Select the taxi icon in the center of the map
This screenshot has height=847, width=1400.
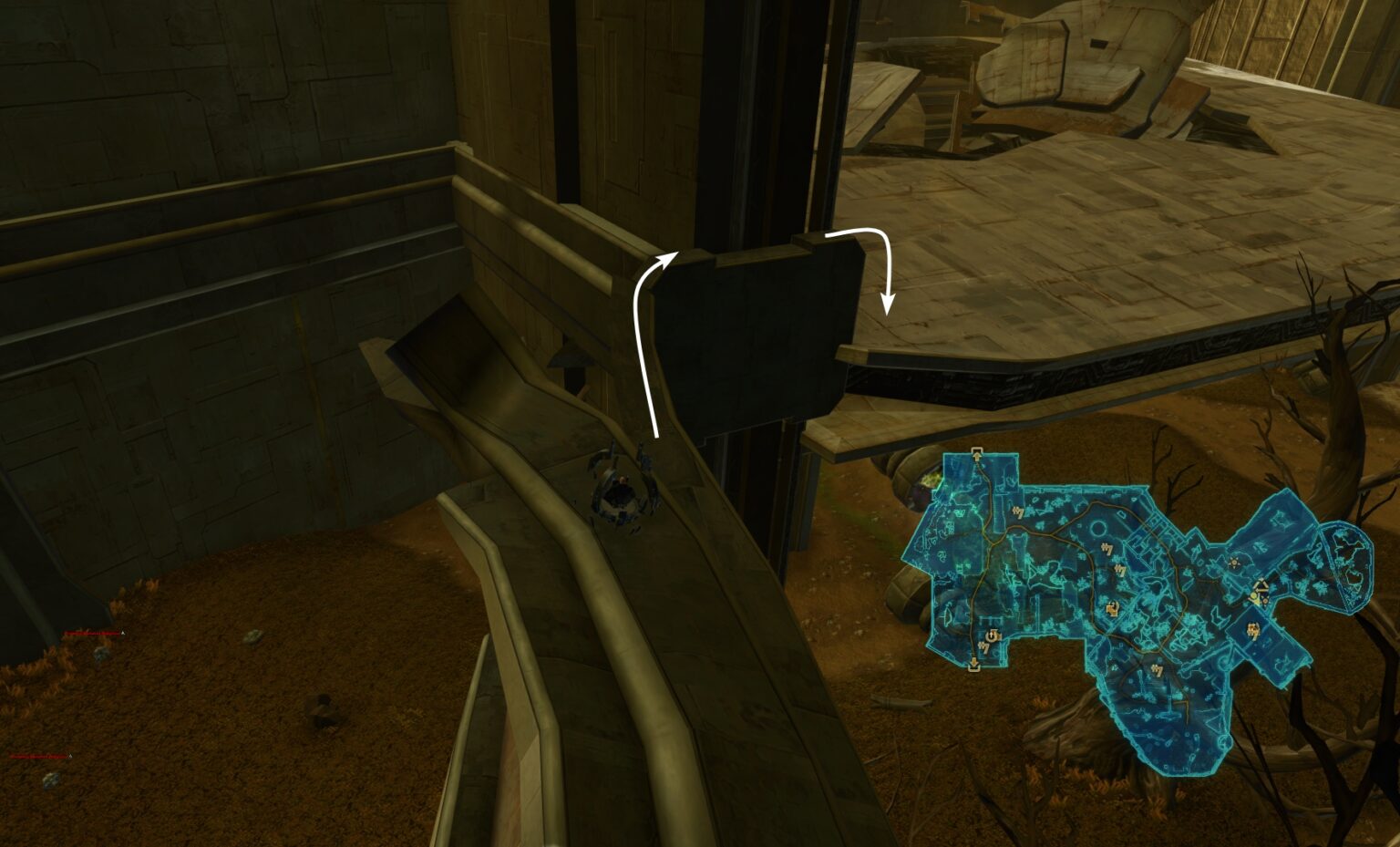click(x=1107, y=549)
